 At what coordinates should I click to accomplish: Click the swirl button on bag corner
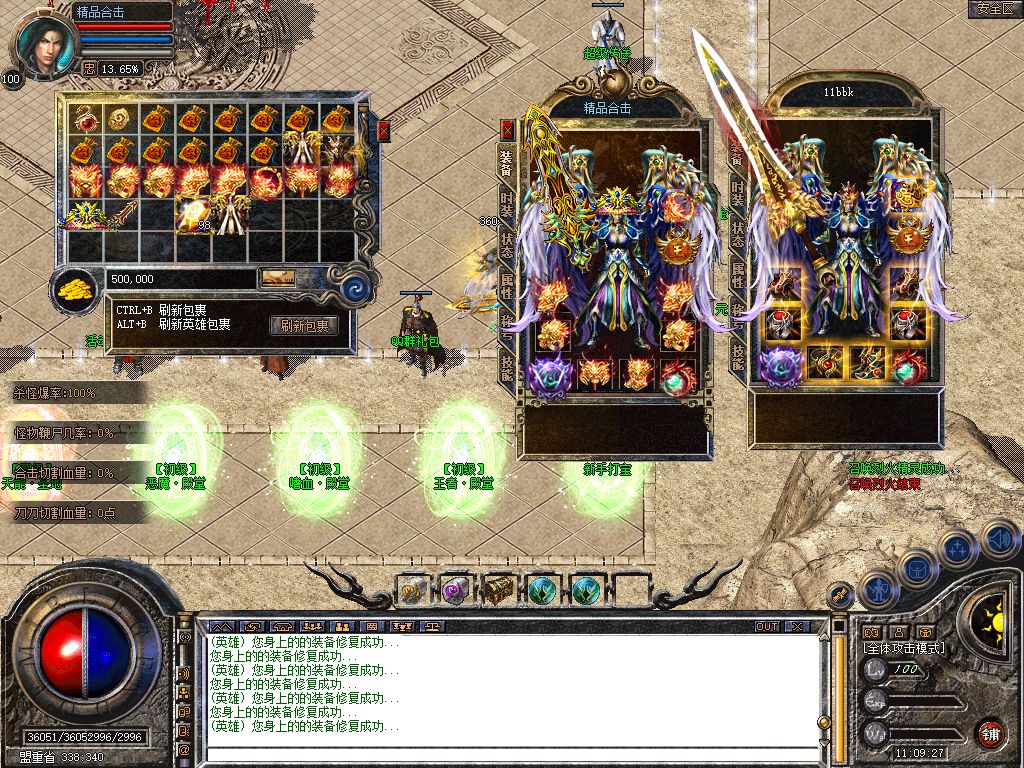pyautogui.click(x=356, y=288)
